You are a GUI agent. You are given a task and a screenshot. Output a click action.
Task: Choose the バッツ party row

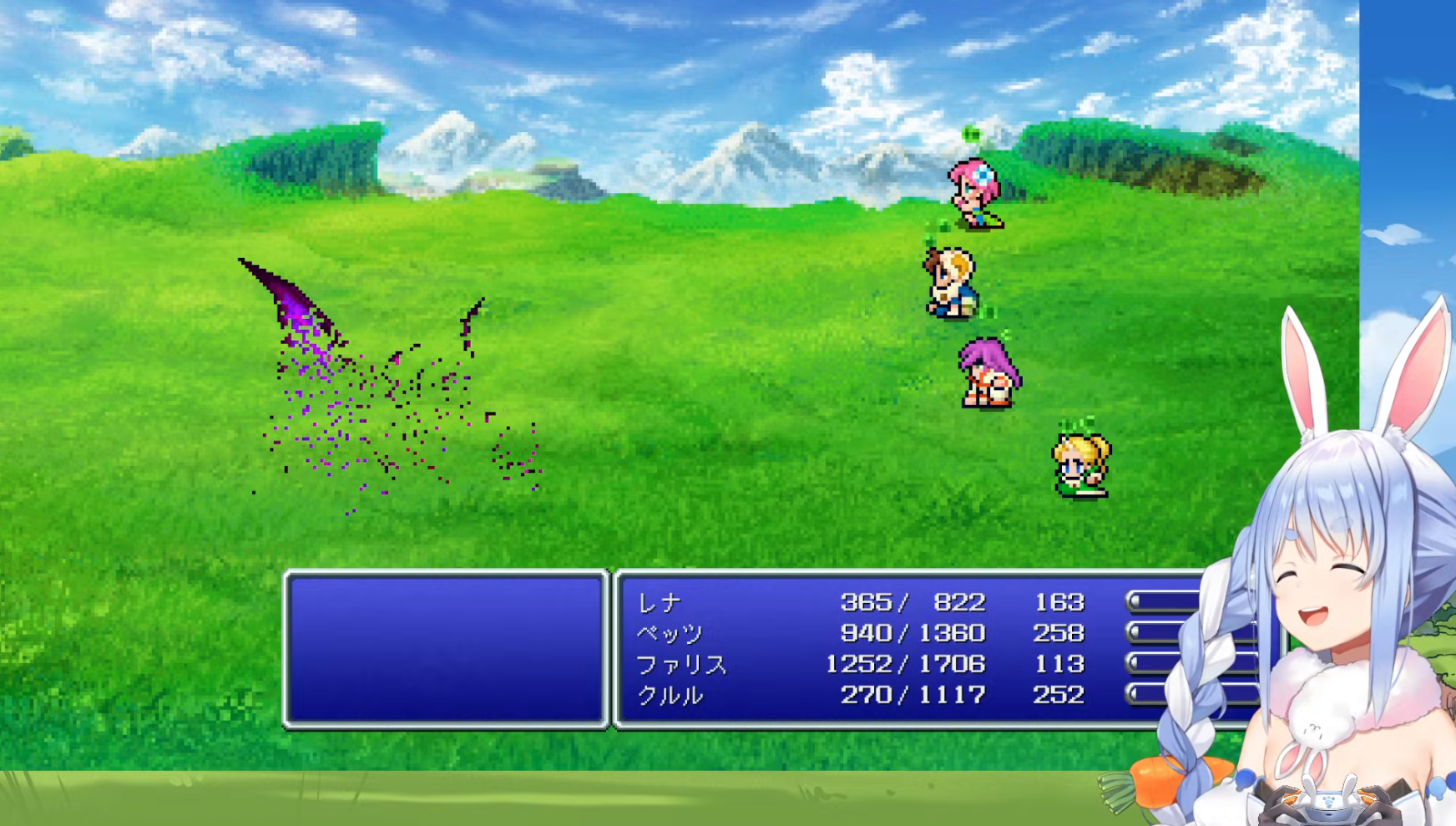670,633
